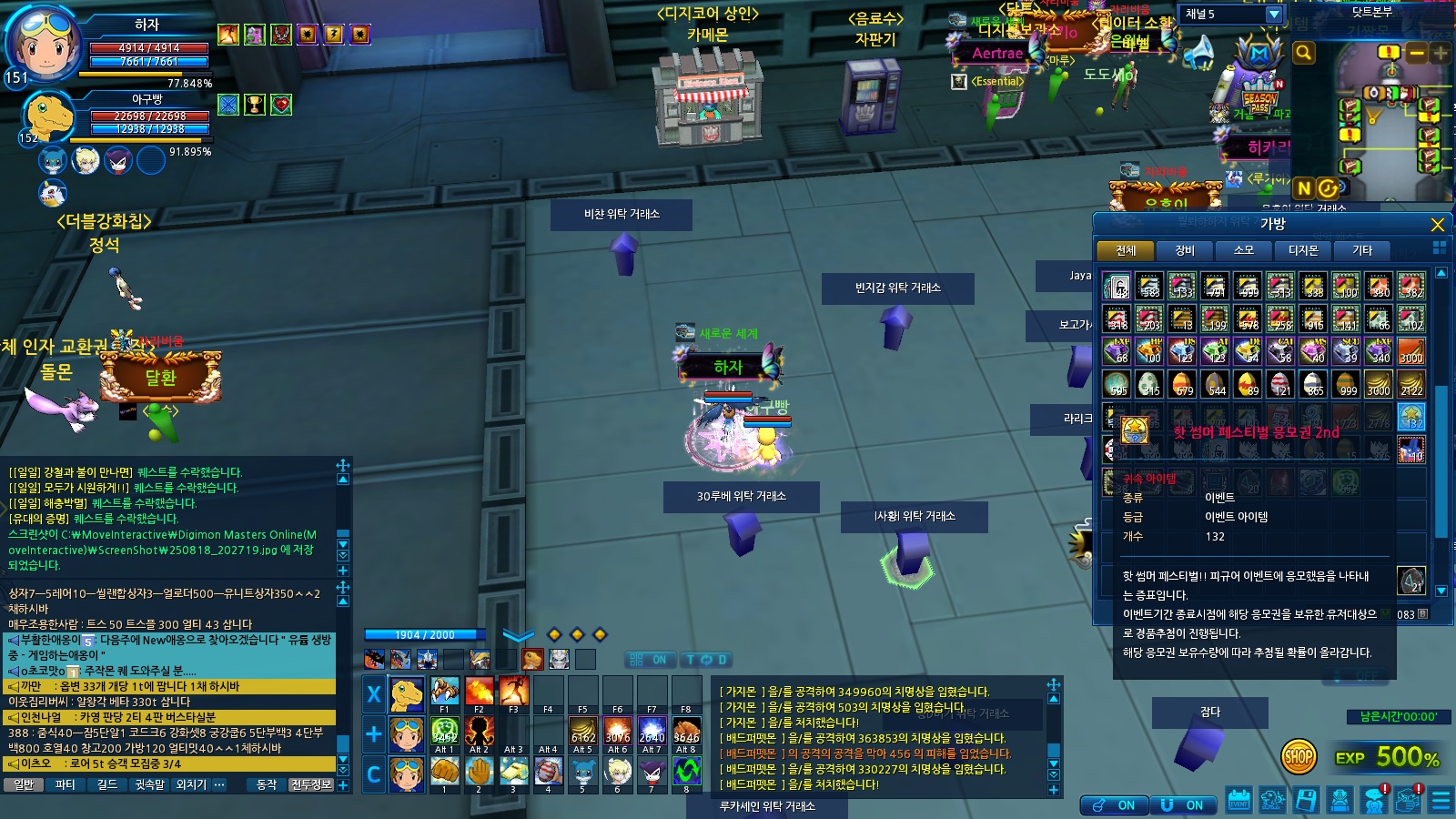Open the SHOP coin button
The height and width of the screenshot is (819, 1456).
[1299, 755]
